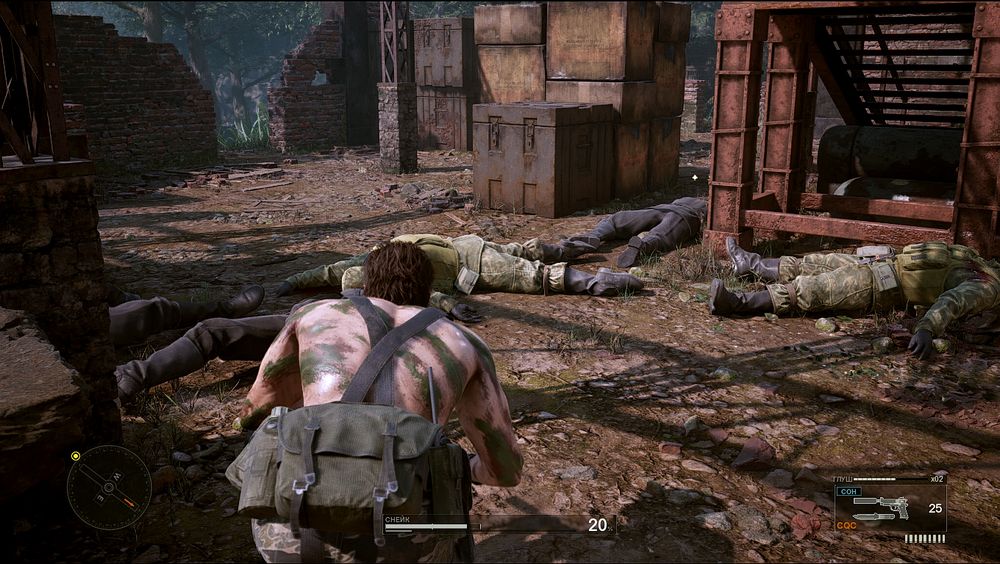Choose the CQC knife icon
This screenshot has width=1000, height=564.
[874, 517]
